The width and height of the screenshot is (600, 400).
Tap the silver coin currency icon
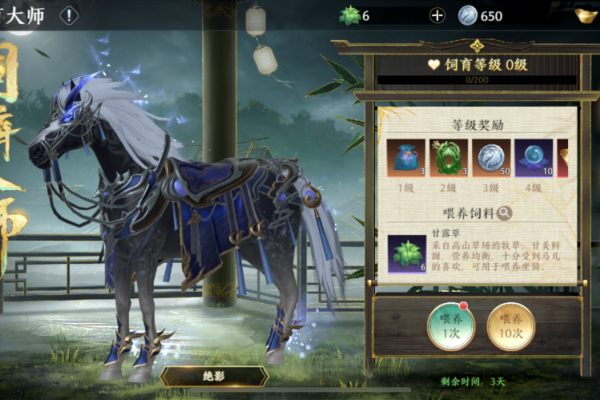pos(467,15)
